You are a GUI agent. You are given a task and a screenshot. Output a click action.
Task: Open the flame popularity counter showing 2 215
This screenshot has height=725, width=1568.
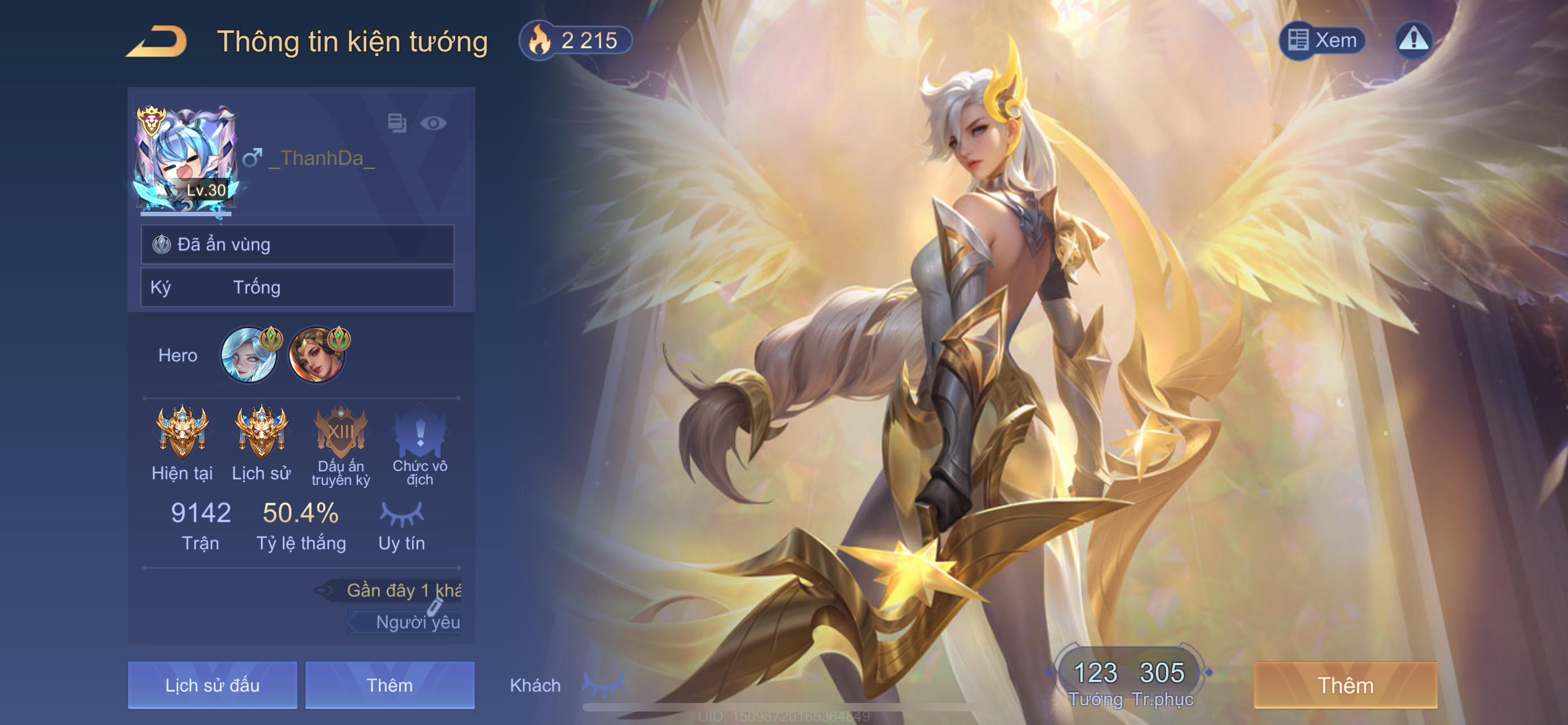575,41
